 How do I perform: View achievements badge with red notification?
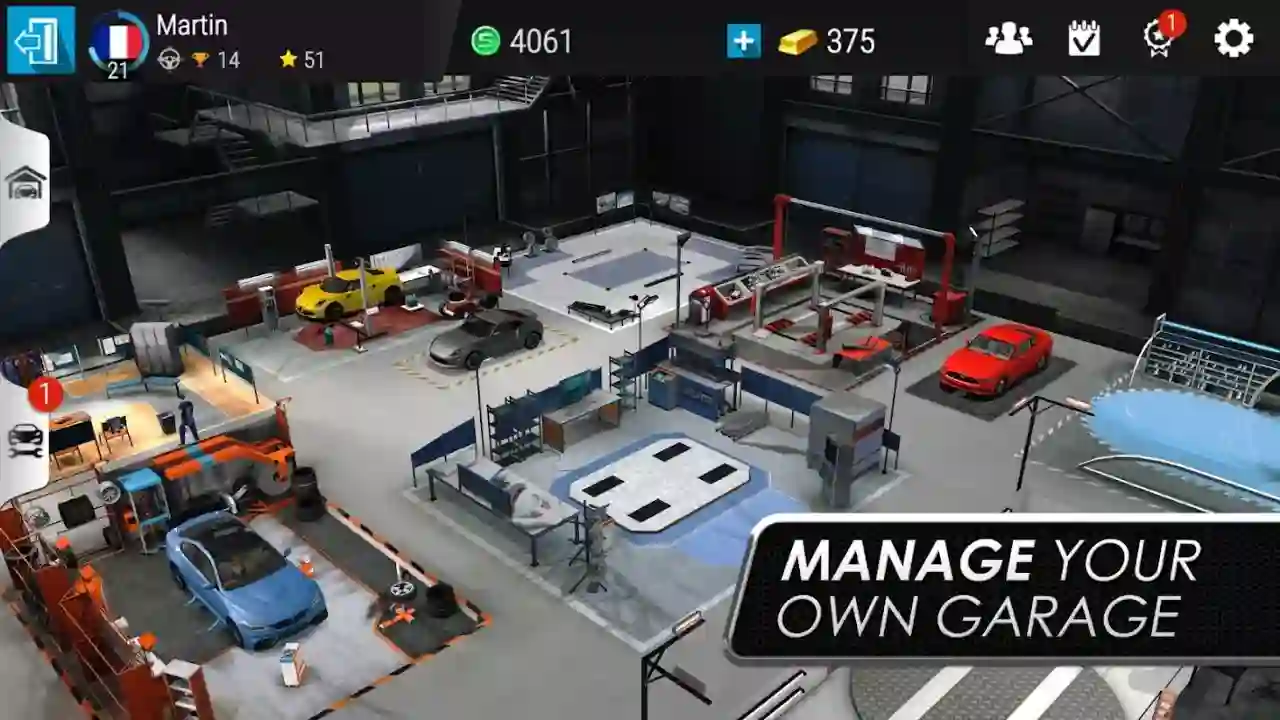[x=1157, y=38]
